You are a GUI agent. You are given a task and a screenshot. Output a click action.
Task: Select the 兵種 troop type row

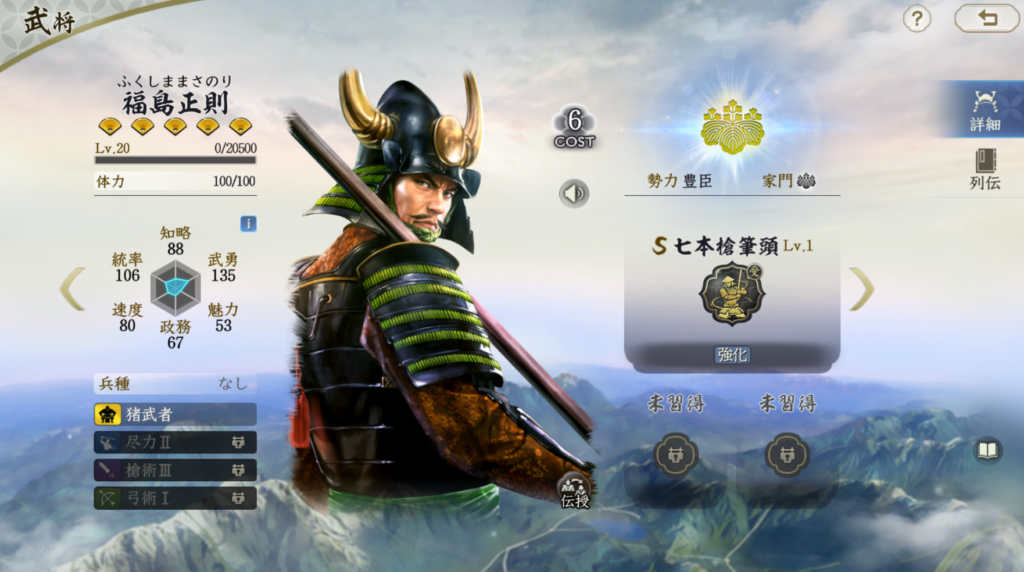coord(175,384)
